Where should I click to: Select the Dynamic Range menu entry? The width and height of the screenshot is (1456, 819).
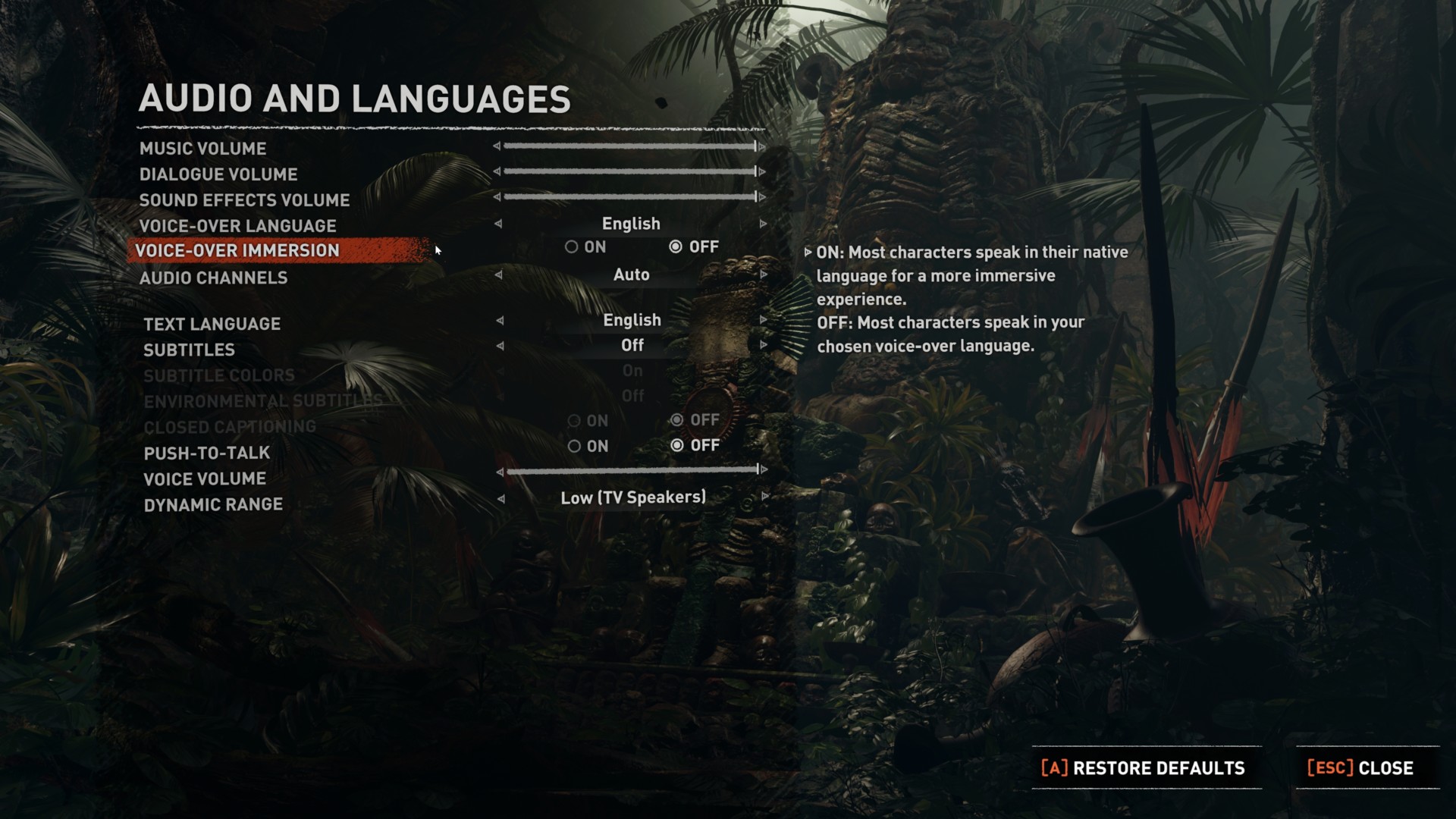click(213, 505)
